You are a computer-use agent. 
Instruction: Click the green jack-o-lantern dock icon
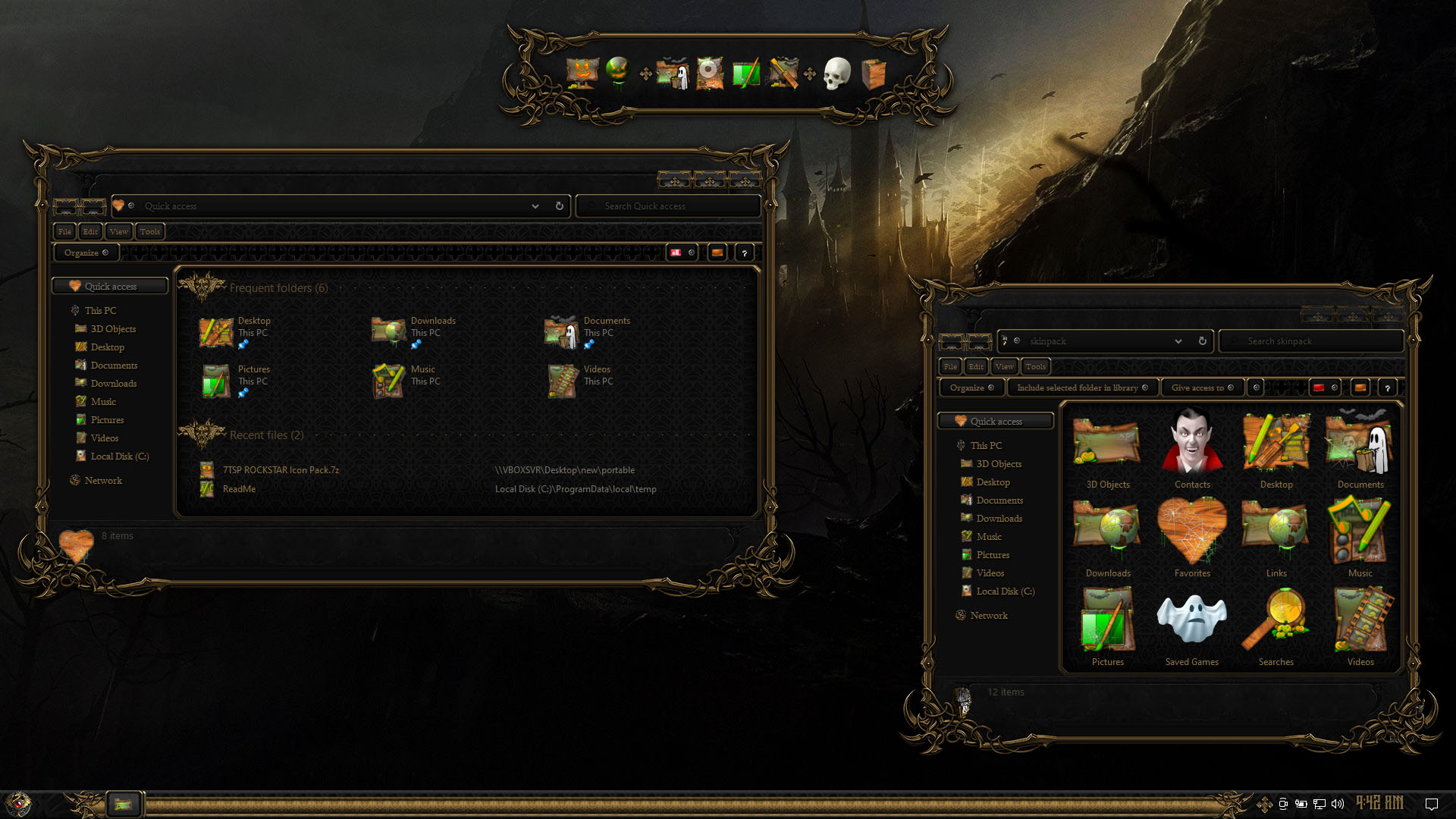click(618, 73)
